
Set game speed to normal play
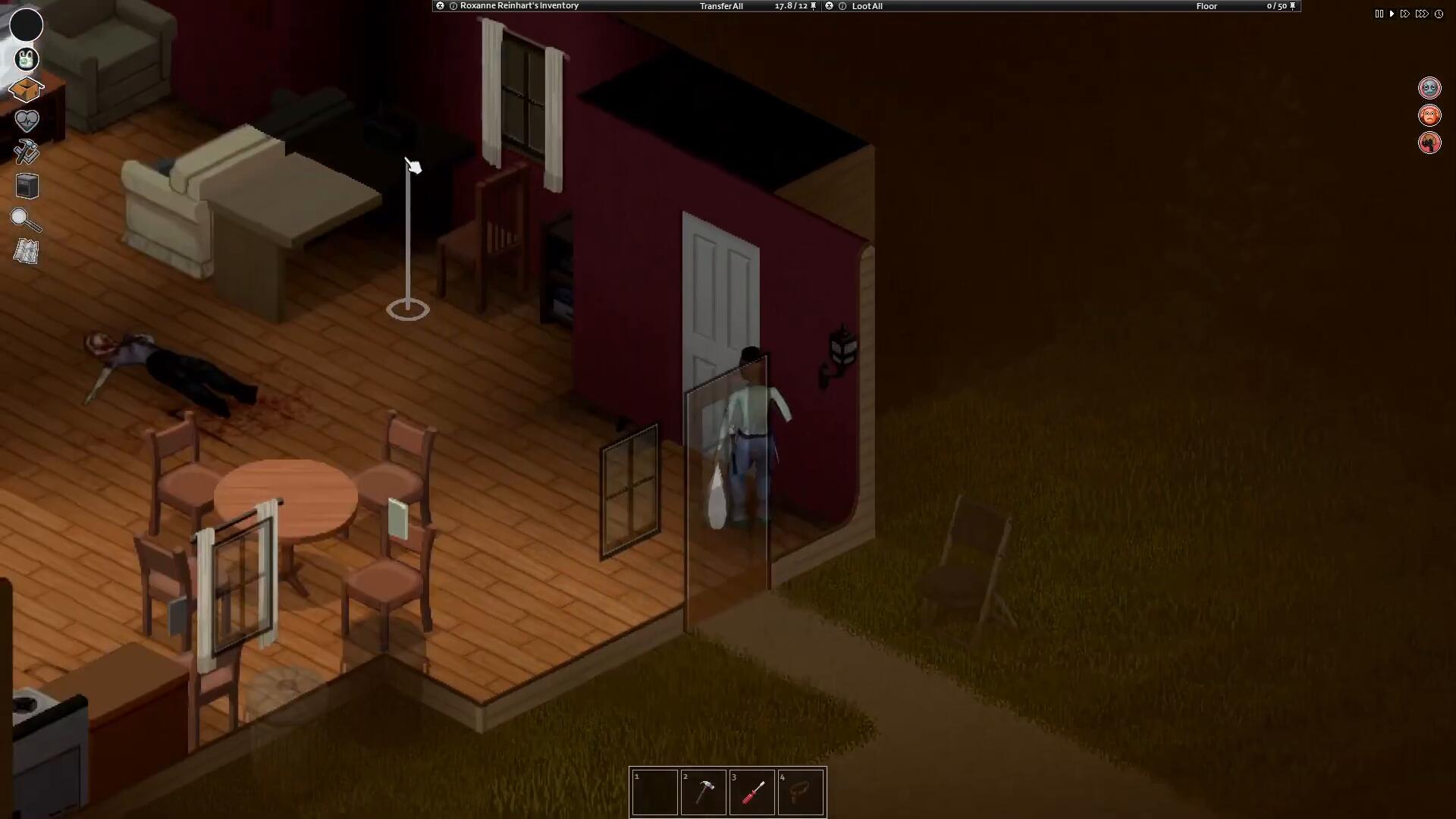(x=1392, y=14)
